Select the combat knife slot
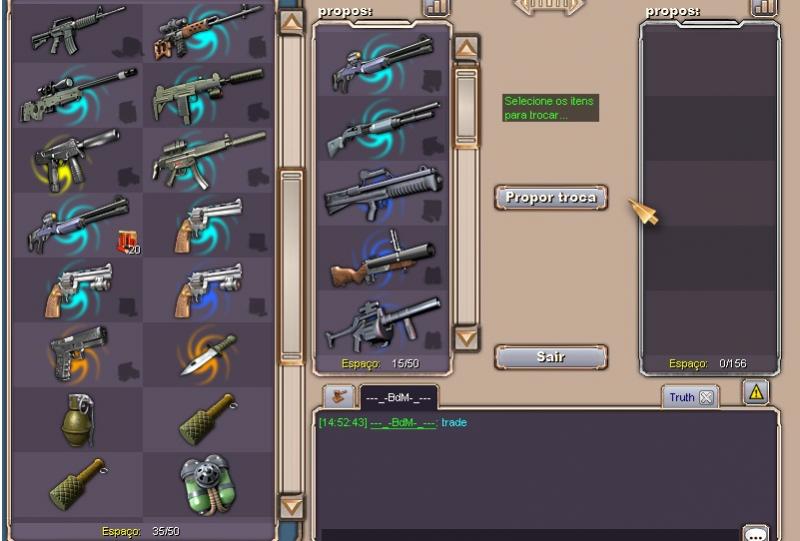This screenshot has width=800, height=541. coord(207,353)
